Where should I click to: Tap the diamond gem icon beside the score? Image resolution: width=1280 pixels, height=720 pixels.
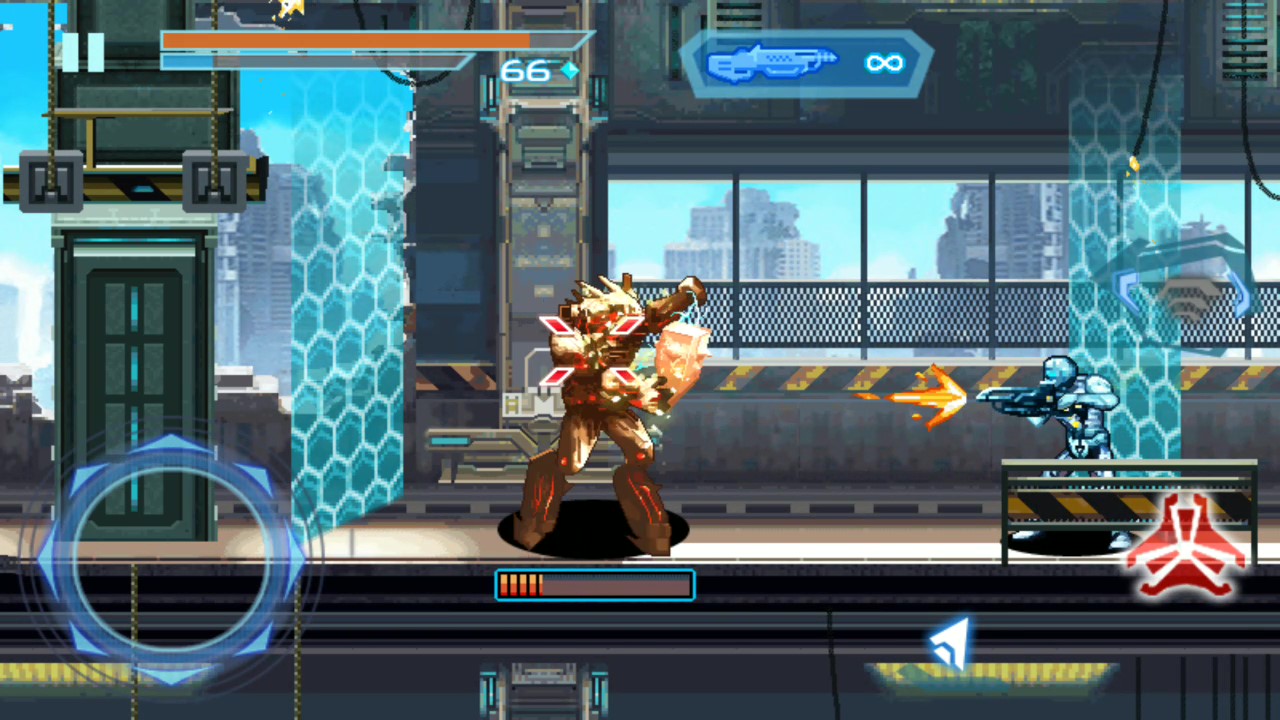[x=568, y=70]
